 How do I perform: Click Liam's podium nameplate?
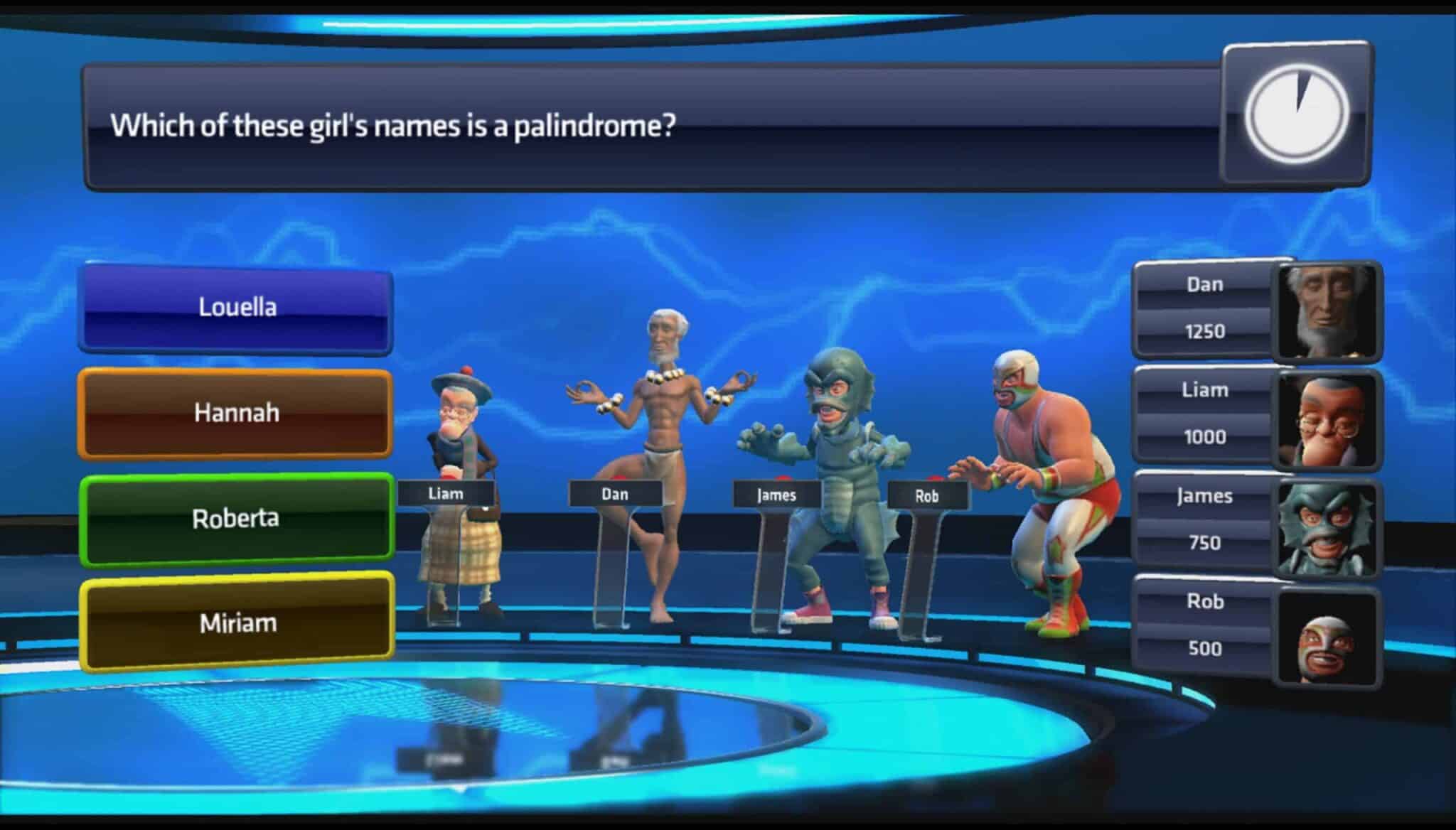coord(446,493)
